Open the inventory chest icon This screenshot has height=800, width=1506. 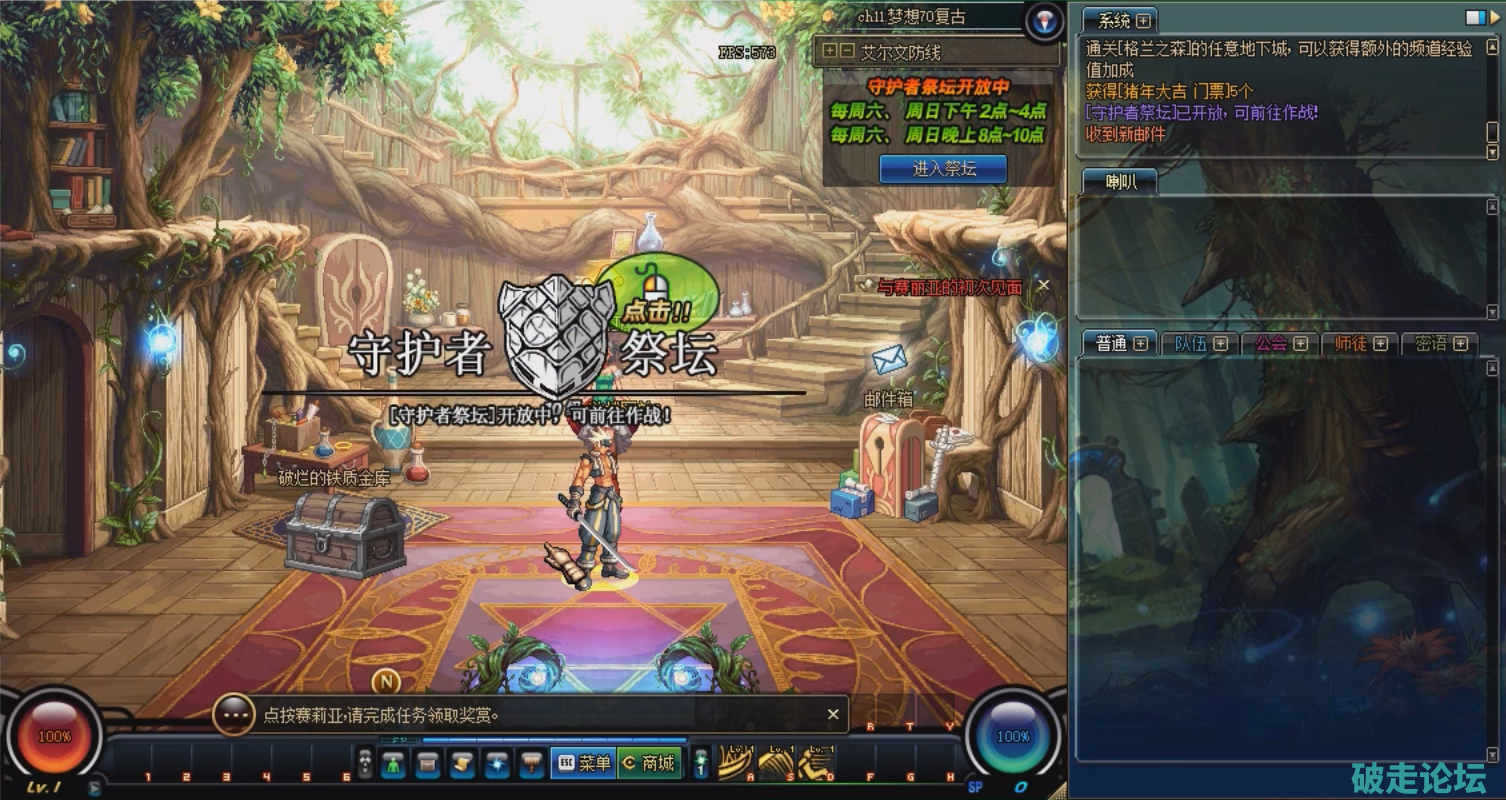[x=427, y=764]
